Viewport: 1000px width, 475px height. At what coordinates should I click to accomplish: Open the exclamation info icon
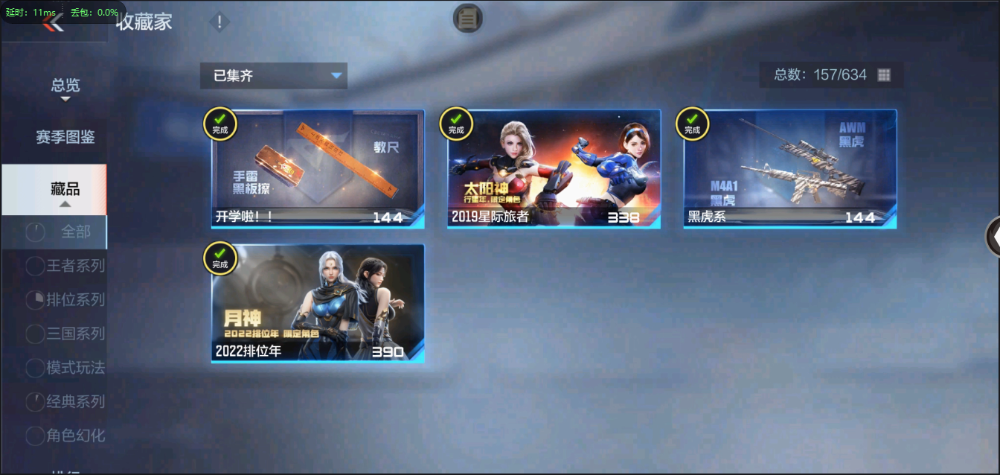[x=220, y=22]
